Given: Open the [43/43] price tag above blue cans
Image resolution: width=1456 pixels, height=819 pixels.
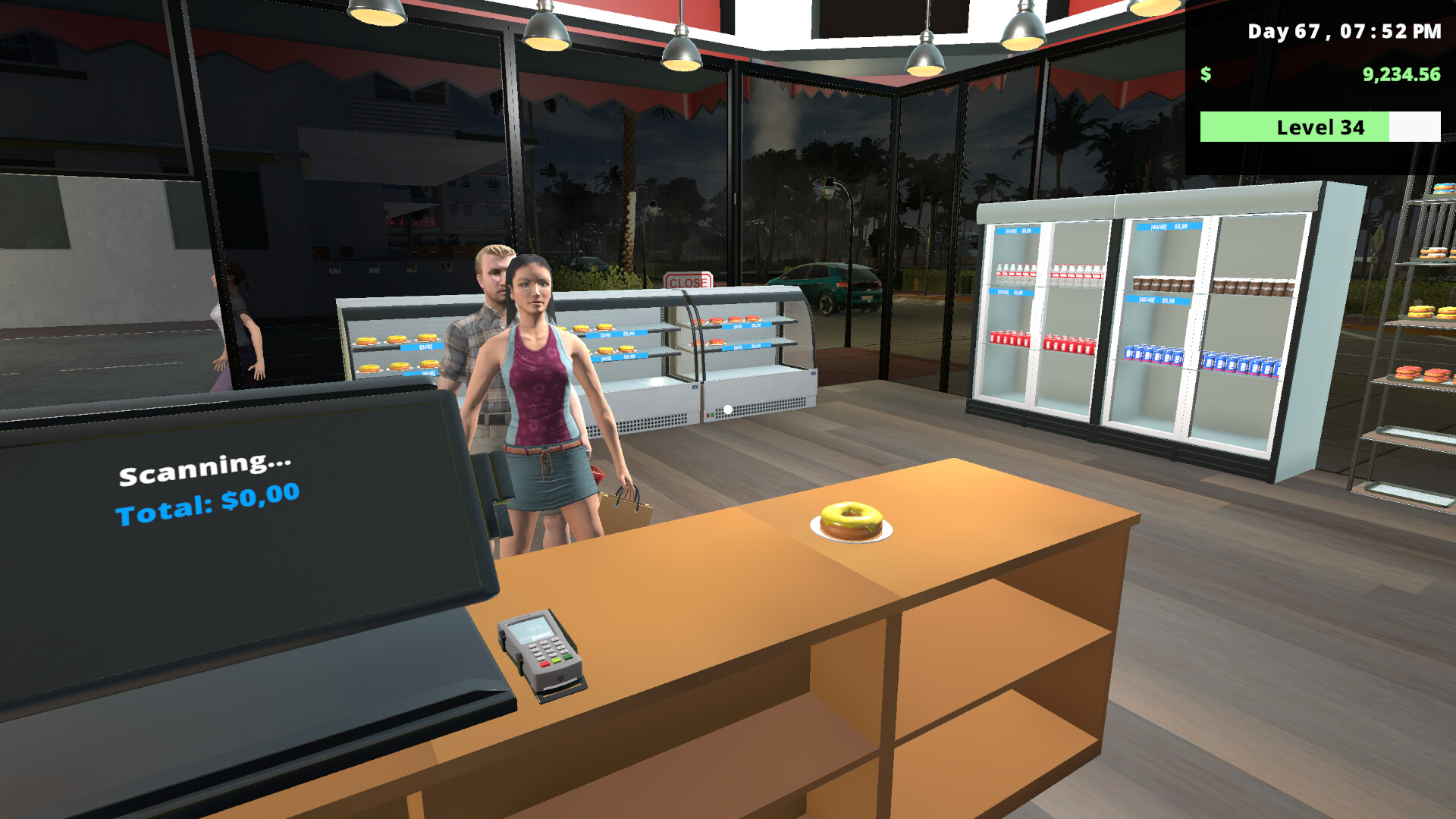Looking at the screenshot, I should point(1156,301).
